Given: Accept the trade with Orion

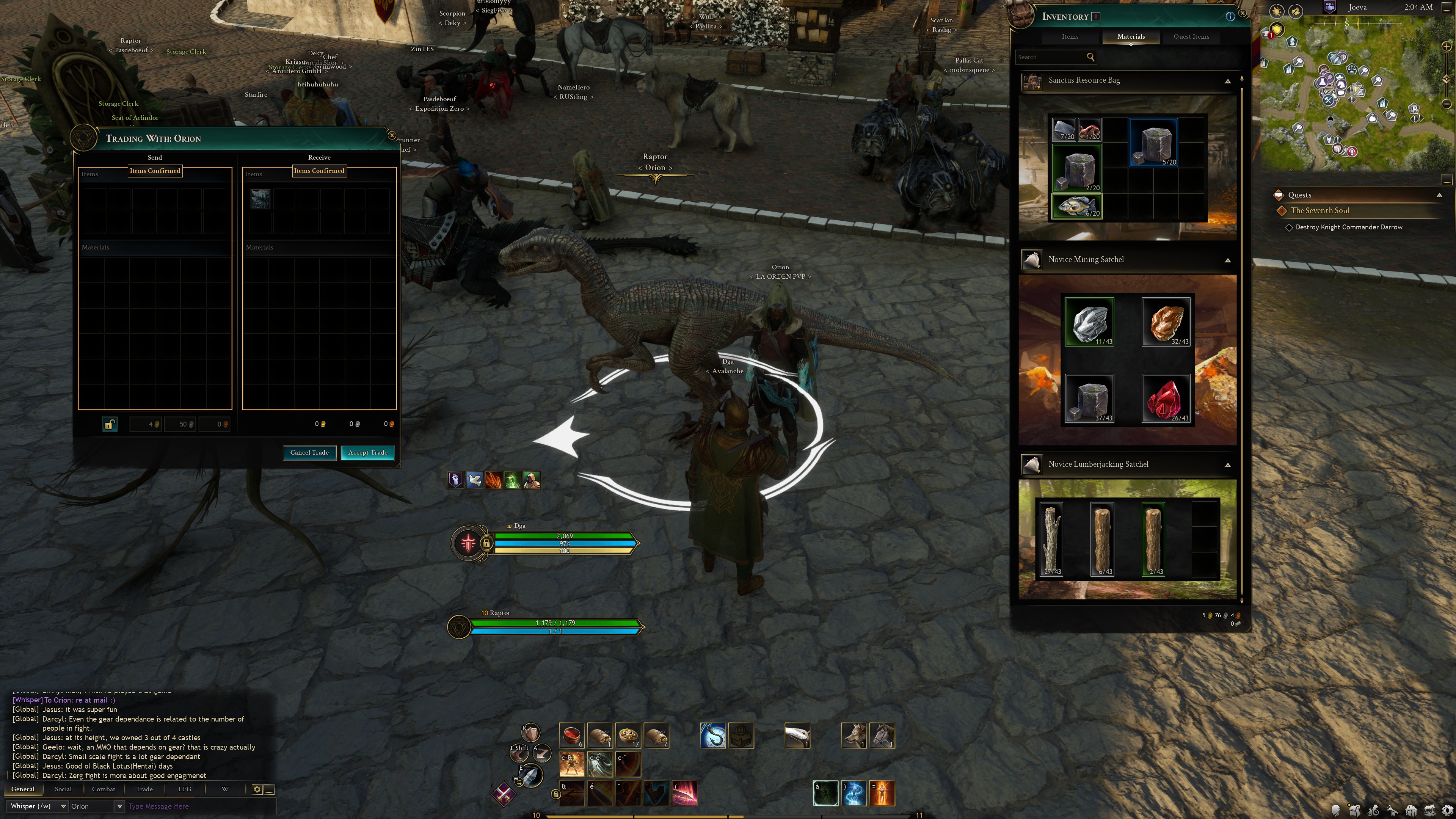Looking at the screenshot, I should [x=367, y=452].
